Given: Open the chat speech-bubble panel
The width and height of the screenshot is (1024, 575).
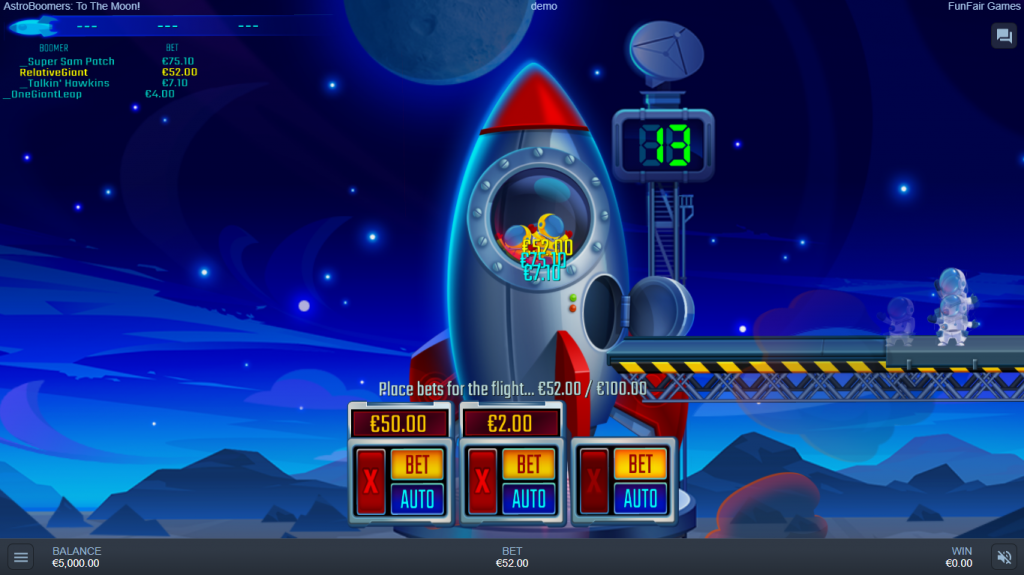Looking at the screenshot, I should point(1003,36).
